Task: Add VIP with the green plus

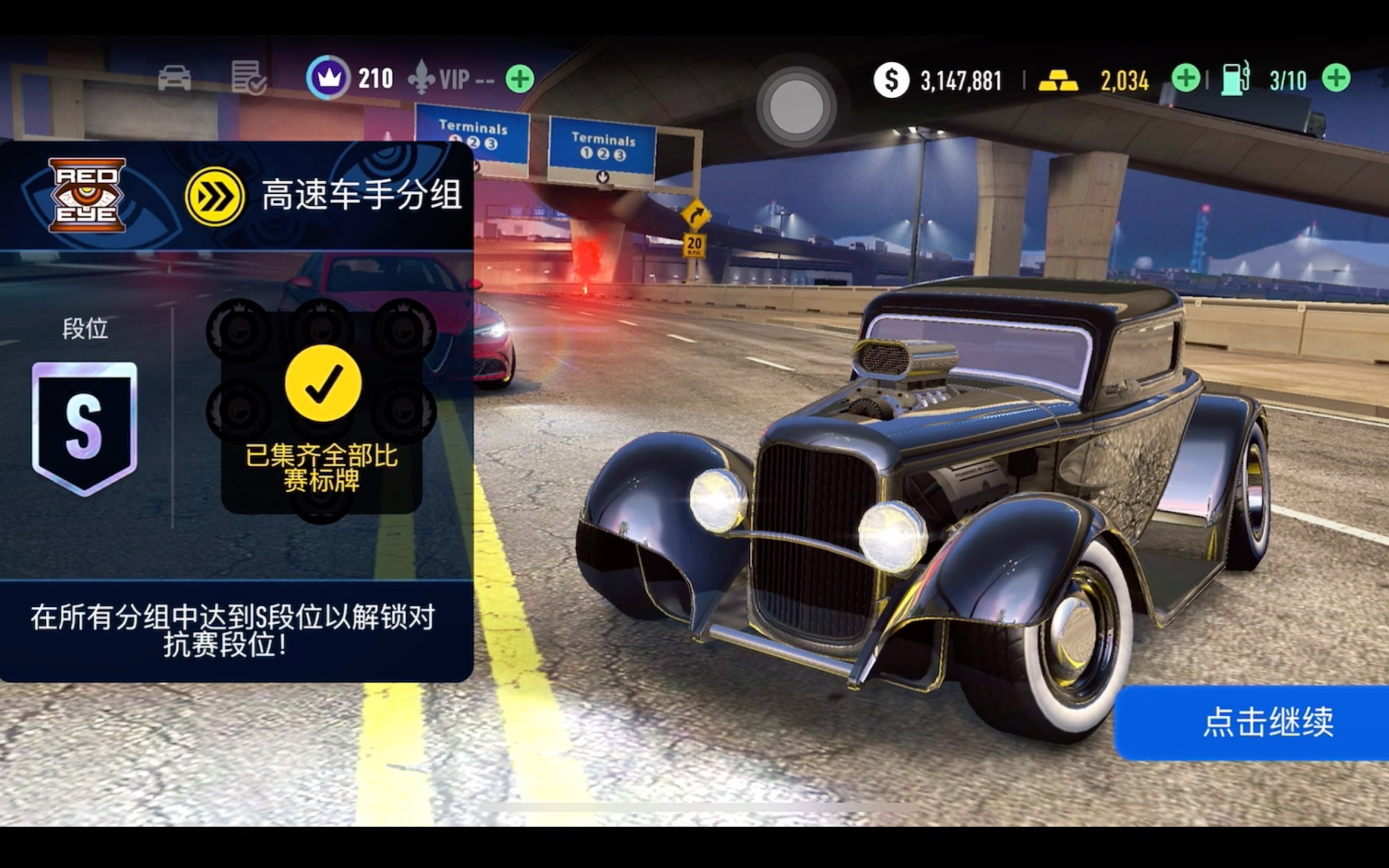Action: 520,79
